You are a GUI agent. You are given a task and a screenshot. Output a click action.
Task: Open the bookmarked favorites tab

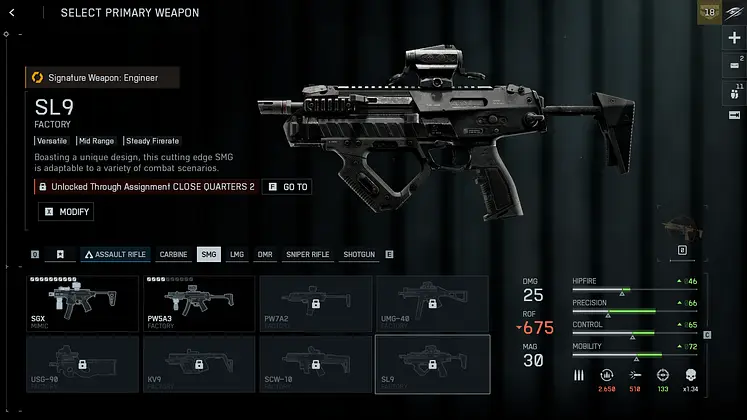pos(61,255)
